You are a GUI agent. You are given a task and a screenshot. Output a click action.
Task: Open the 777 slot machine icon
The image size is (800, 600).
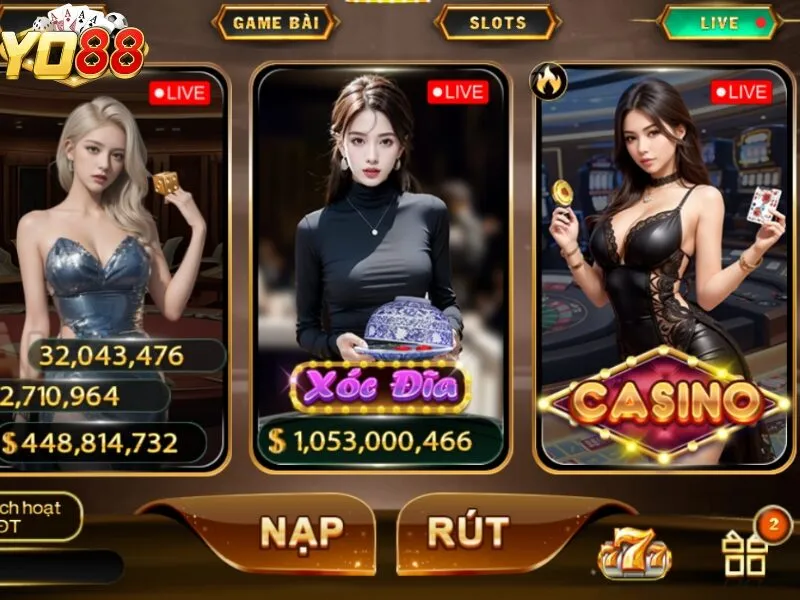click(634, 553)
